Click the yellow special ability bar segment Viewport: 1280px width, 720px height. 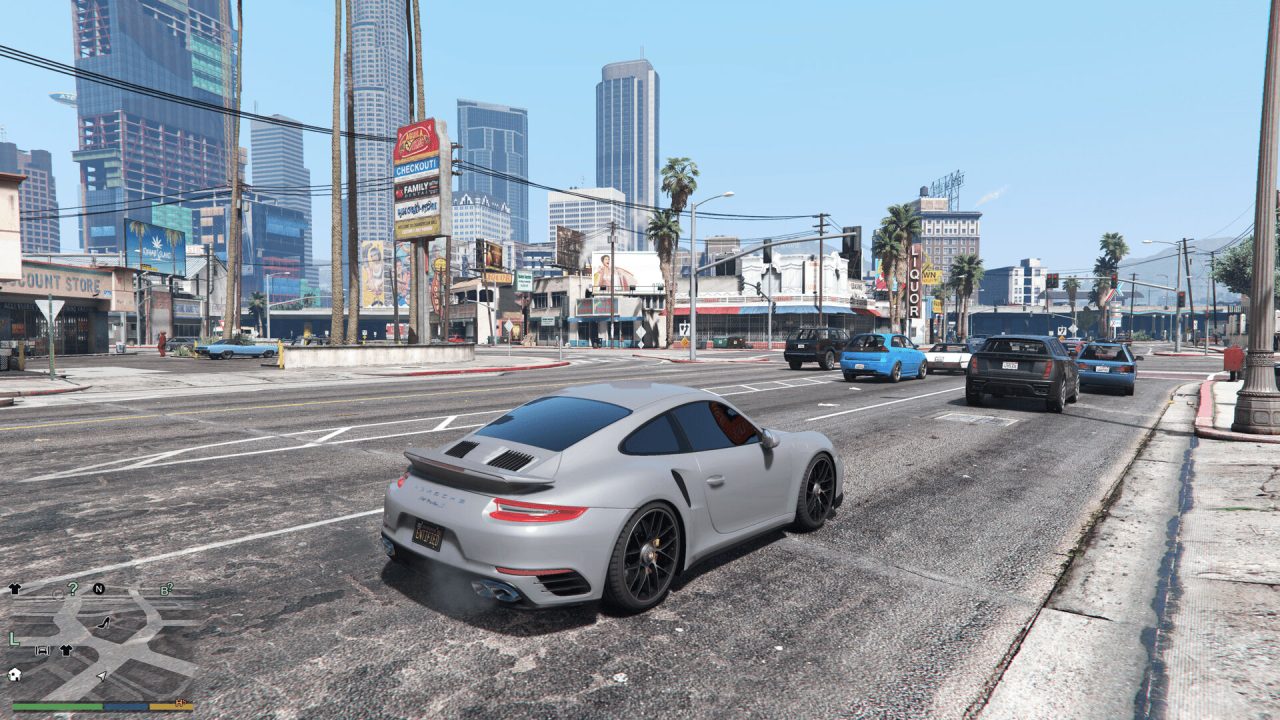171,706
